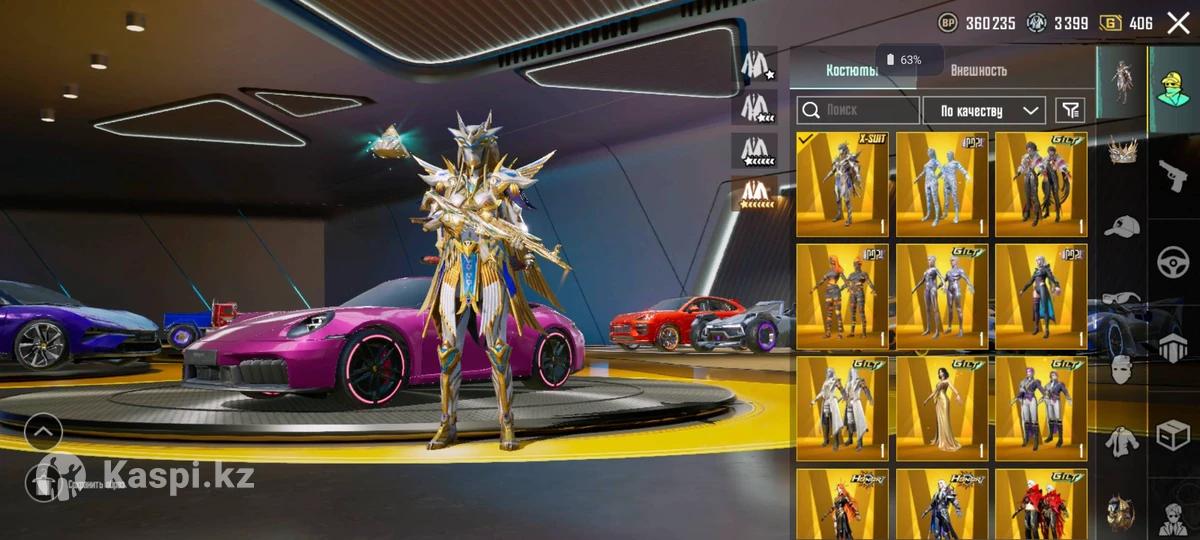Screen dimensions: 1200x540
Task: Open the steering wheel vehicles category
Action: [x=1172, y=262]
